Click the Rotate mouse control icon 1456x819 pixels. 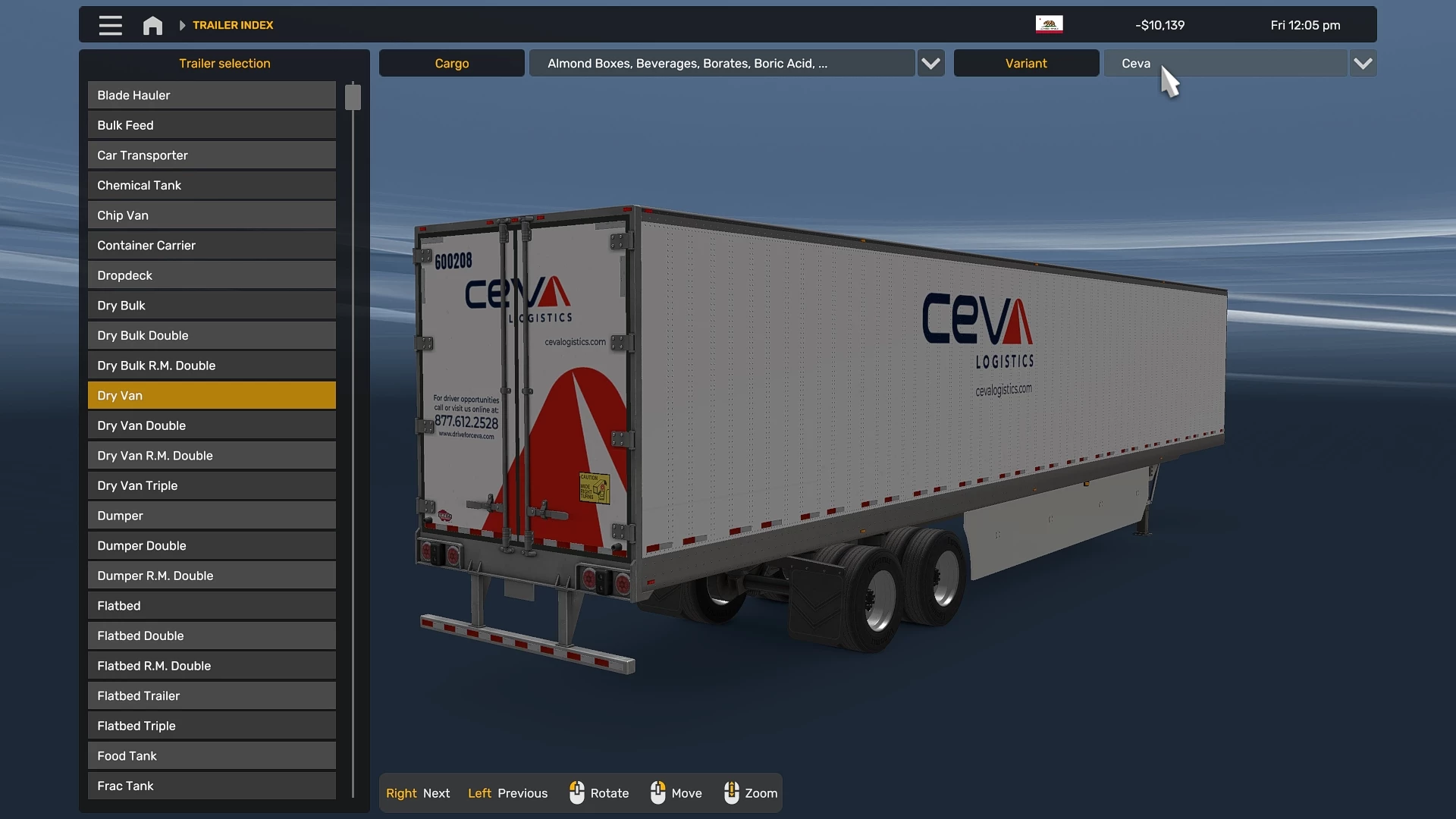point(577,792)
